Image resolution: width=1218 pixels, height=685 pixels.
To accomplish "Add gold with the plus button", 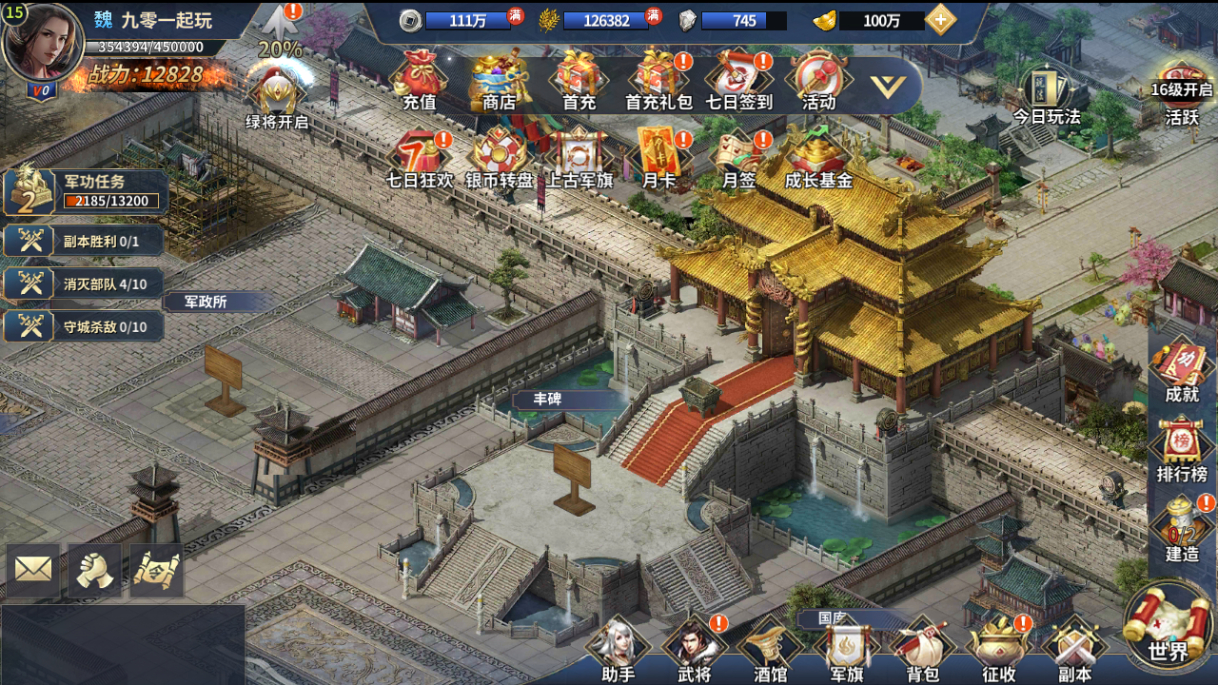I will pyautogui.click(x=940, y=20).
